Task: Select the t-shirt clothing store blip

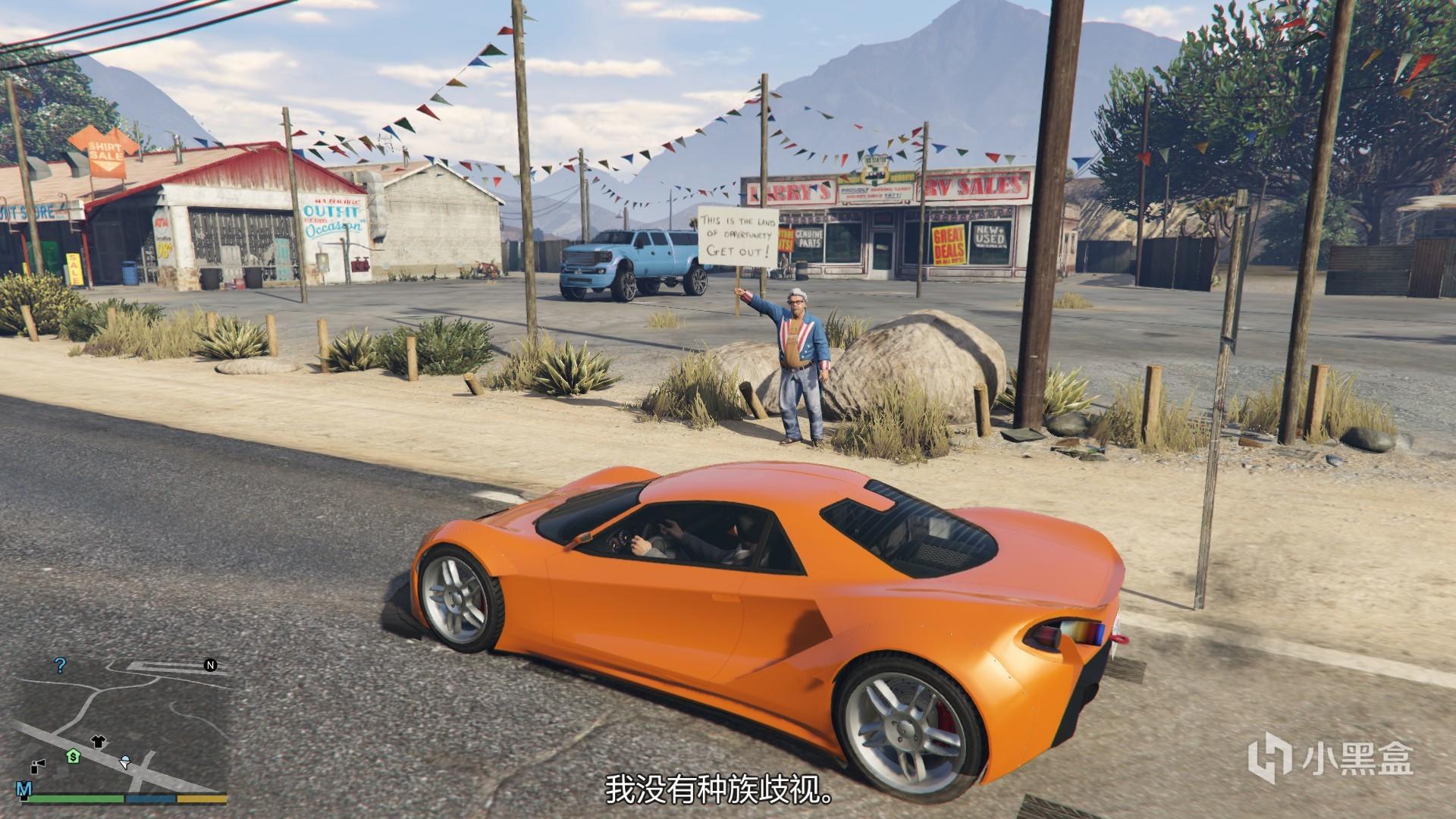Action: (x=98, y=742)
